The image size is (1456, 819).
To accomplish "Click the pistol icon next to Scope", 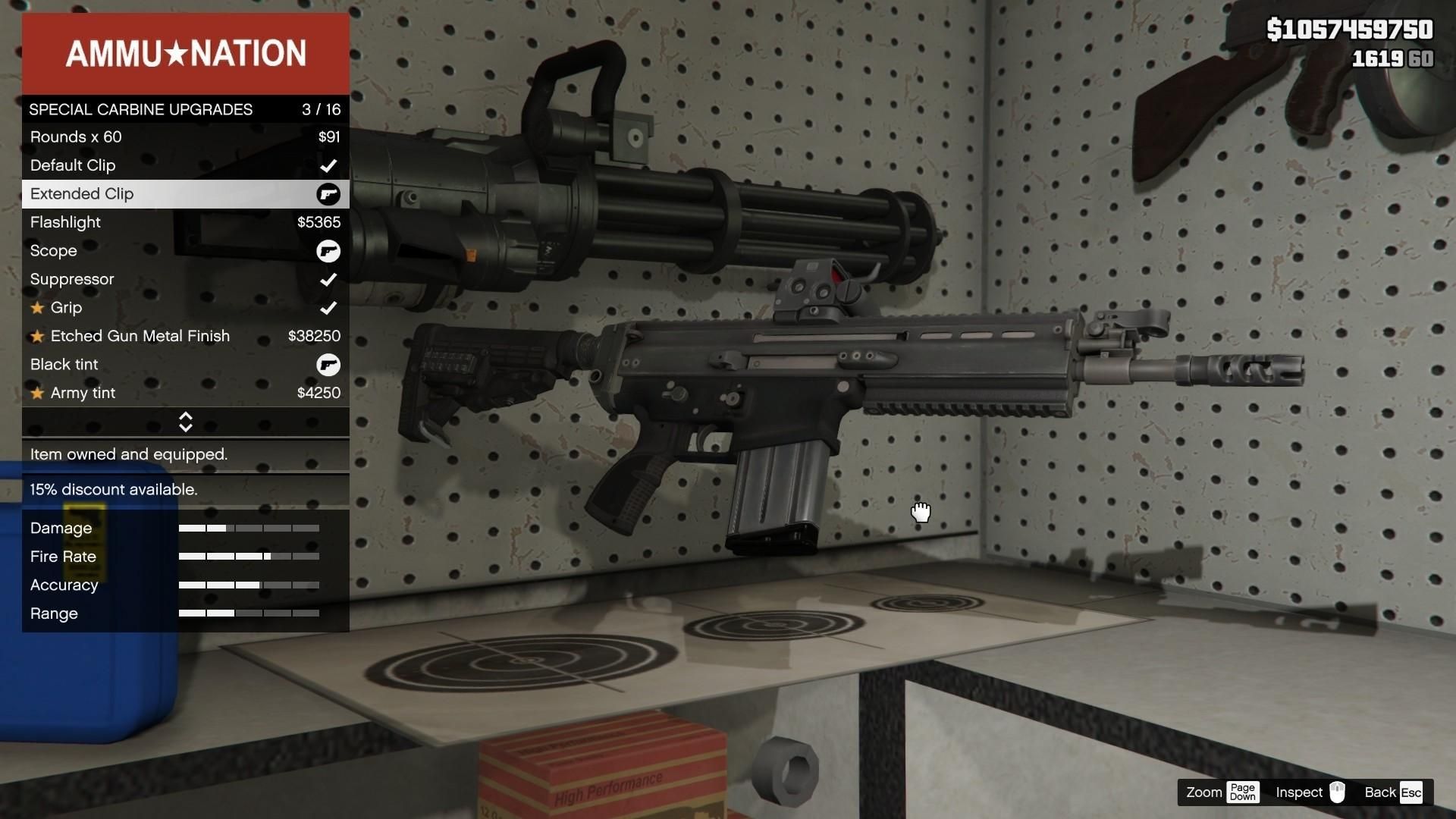I will pyautogui.click(x=328, y=251).
